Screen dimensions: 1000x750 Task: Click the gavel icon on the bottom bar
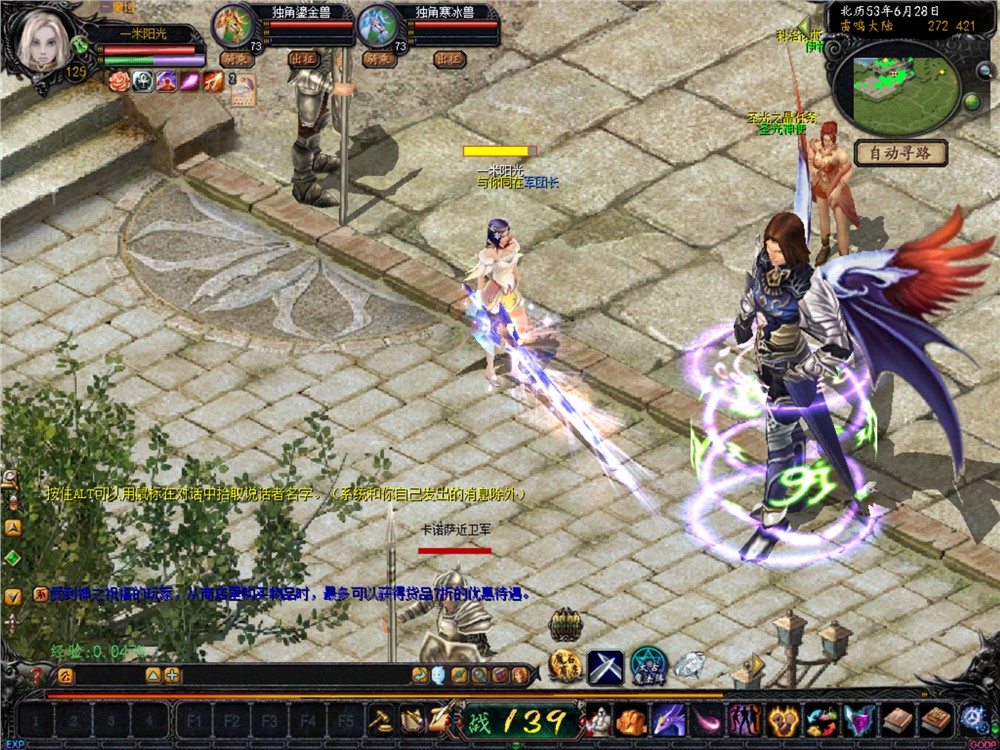tap(380, 719)
